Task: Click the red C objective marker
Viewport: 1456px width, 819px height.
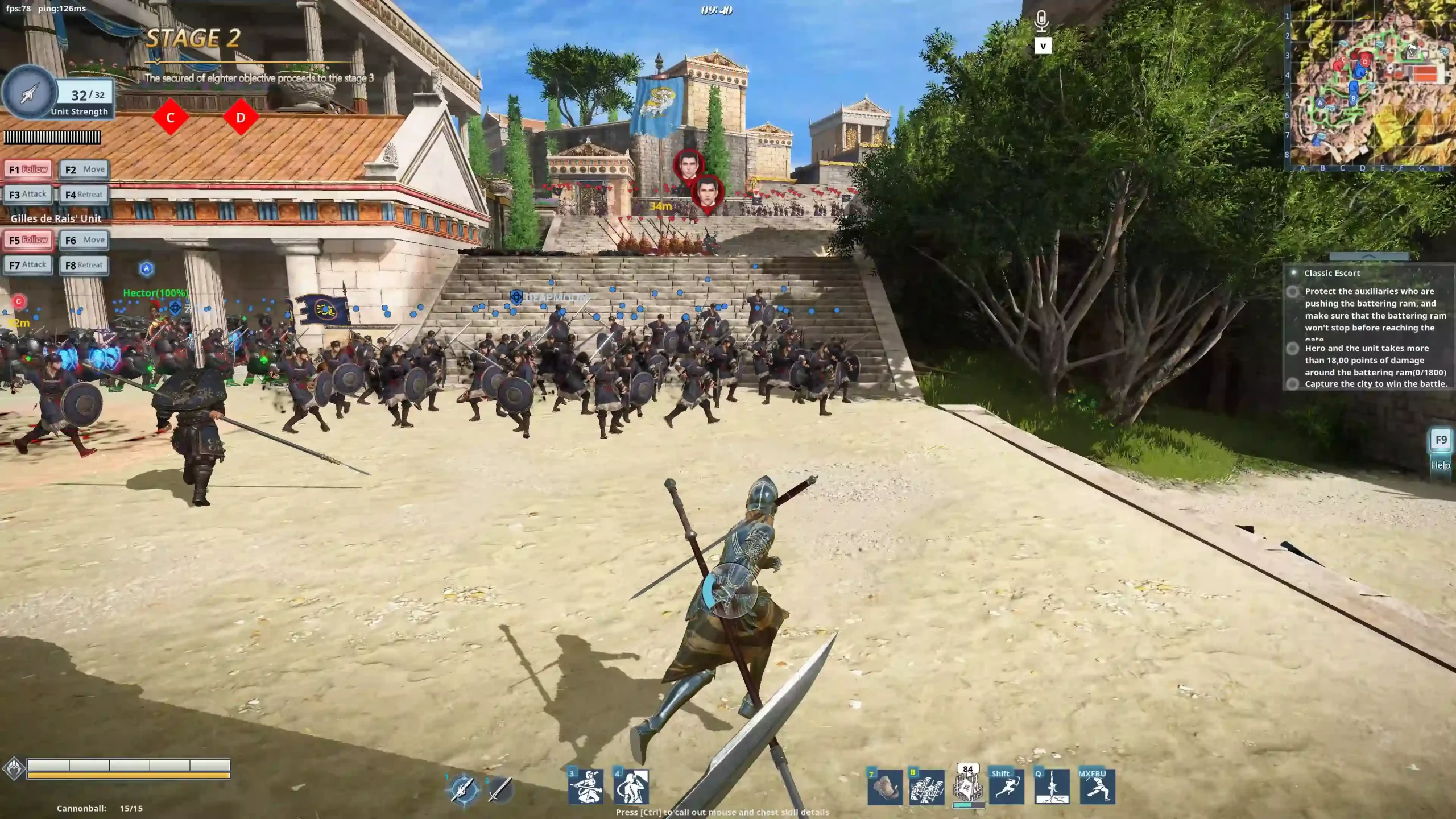Action: (x=170, y=118)
